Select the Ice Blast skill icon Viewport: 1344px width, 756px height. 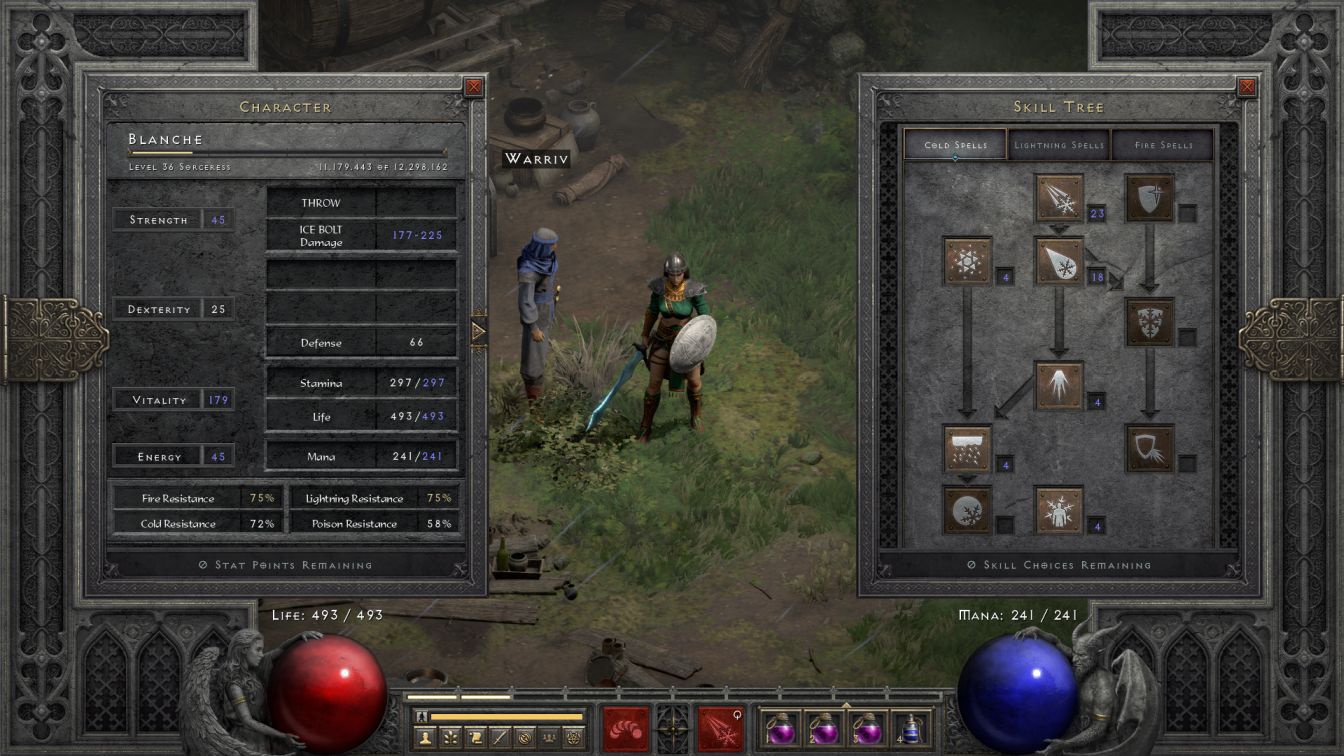click(x=1059, y=261)
